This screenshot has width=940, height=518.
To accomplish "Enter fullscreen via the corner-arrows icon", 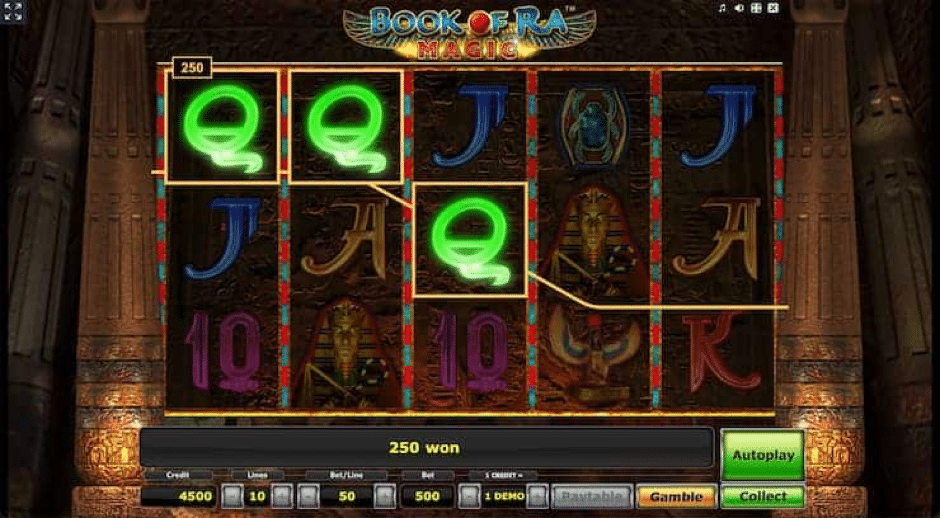I will click(x=13, y=11).
